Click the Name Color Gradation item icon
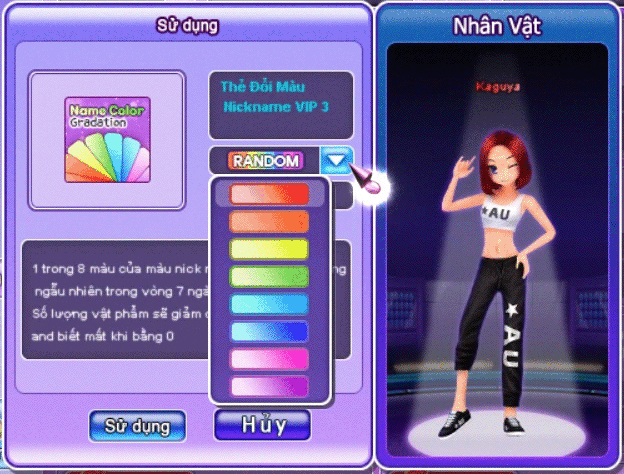 coord(107,140)
